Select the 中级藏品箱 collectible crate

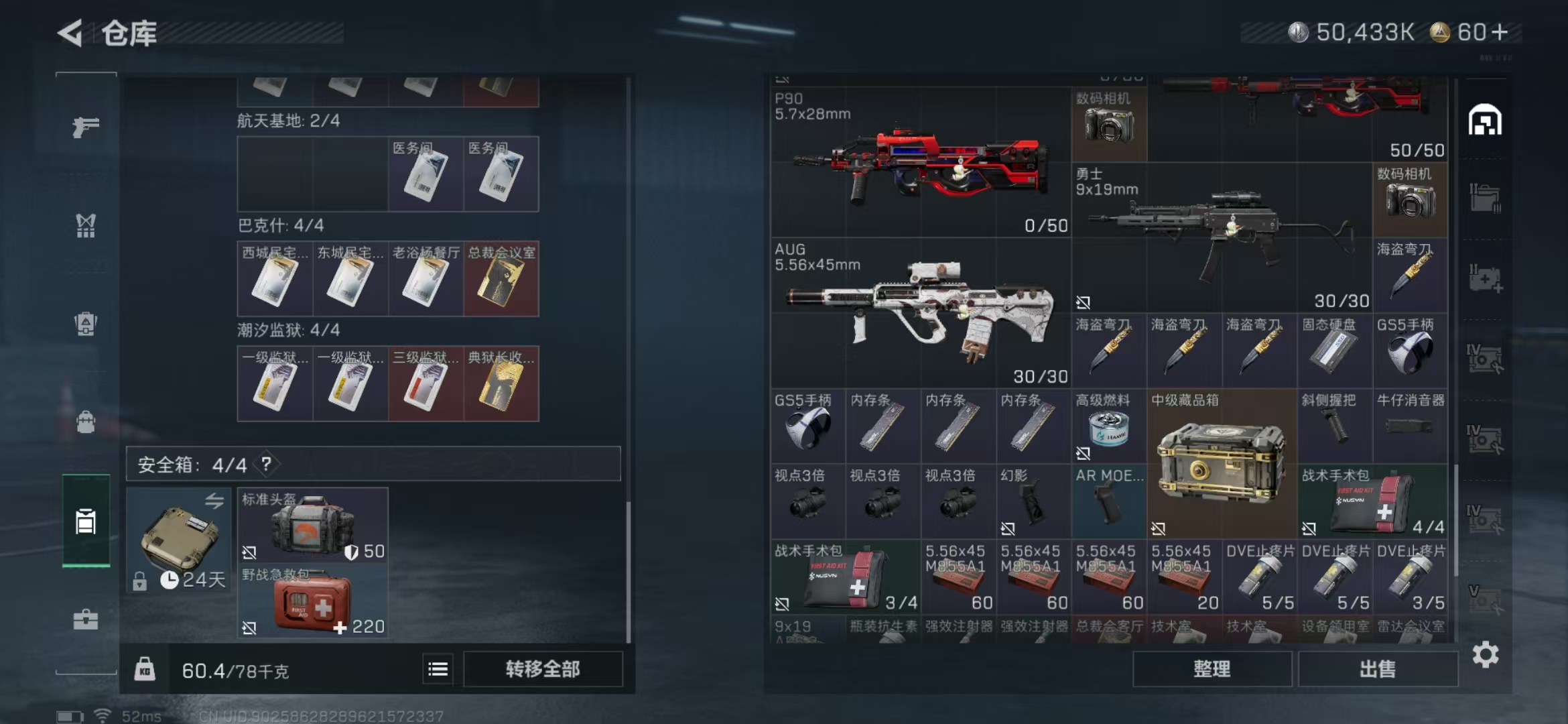point(1221,464)
